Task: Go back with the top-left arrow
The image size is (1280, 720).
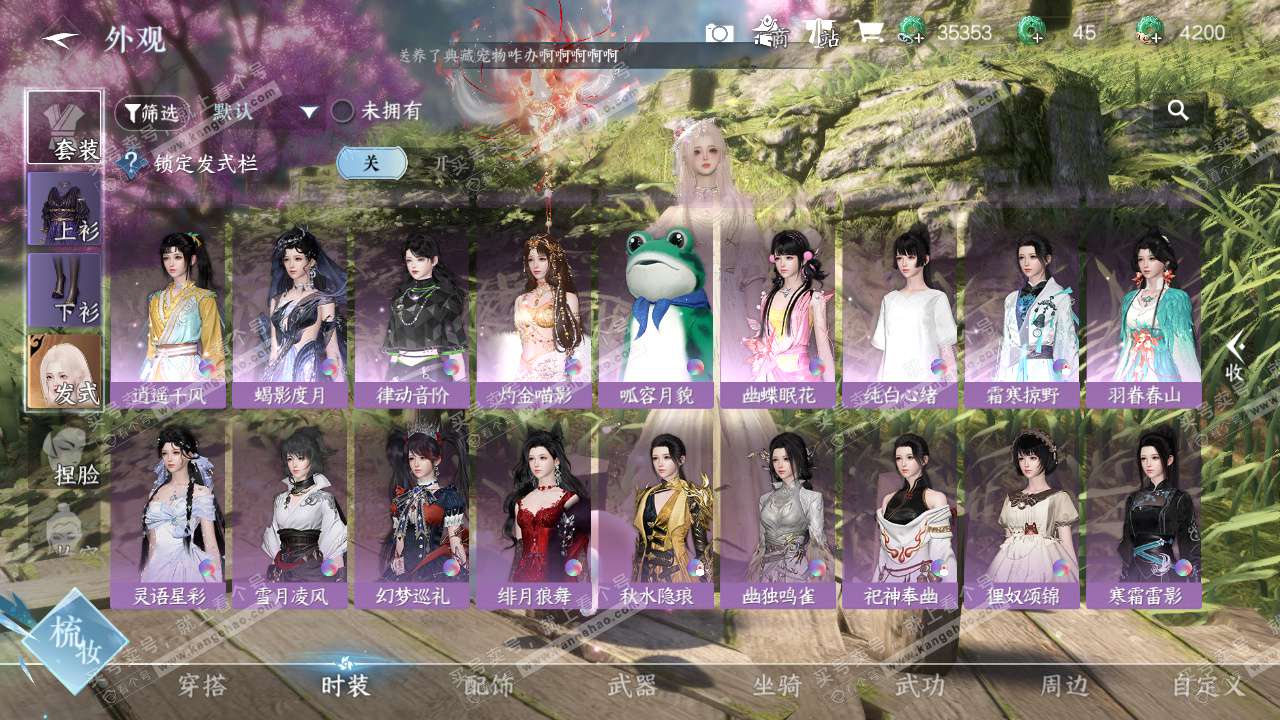Action: 60,39
